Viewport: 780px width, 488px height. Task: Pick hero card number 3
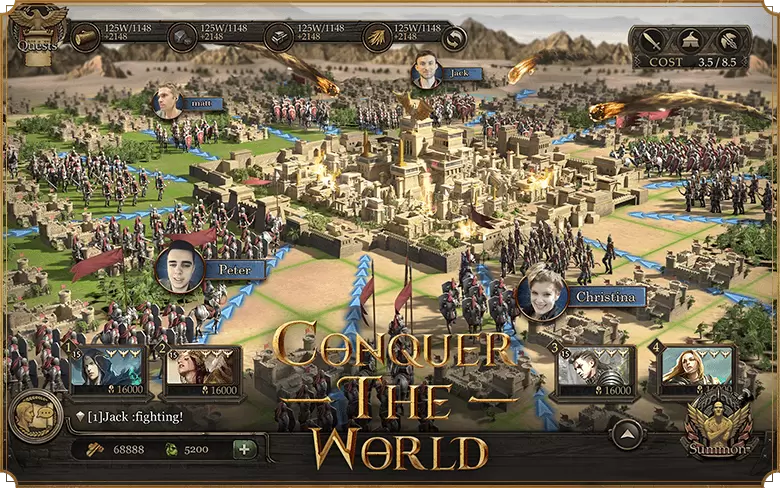point(594,371)
